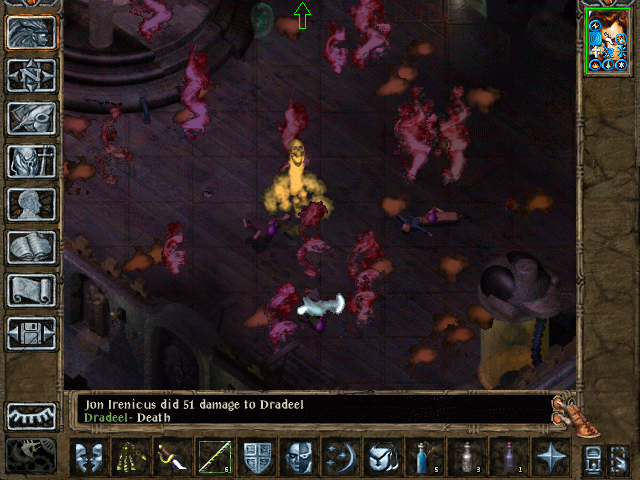Select the character portrait
This screenshot has width=640, height=480.
[608, 43]
